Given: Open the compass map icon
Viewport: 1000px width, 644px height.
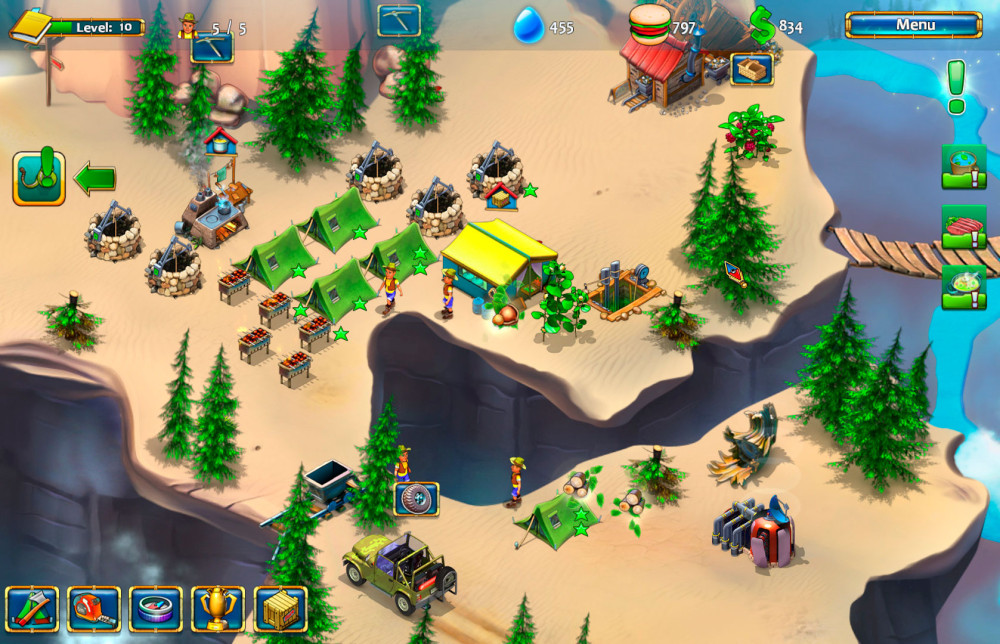Looking at the screenshot, I should coord(156,608).
